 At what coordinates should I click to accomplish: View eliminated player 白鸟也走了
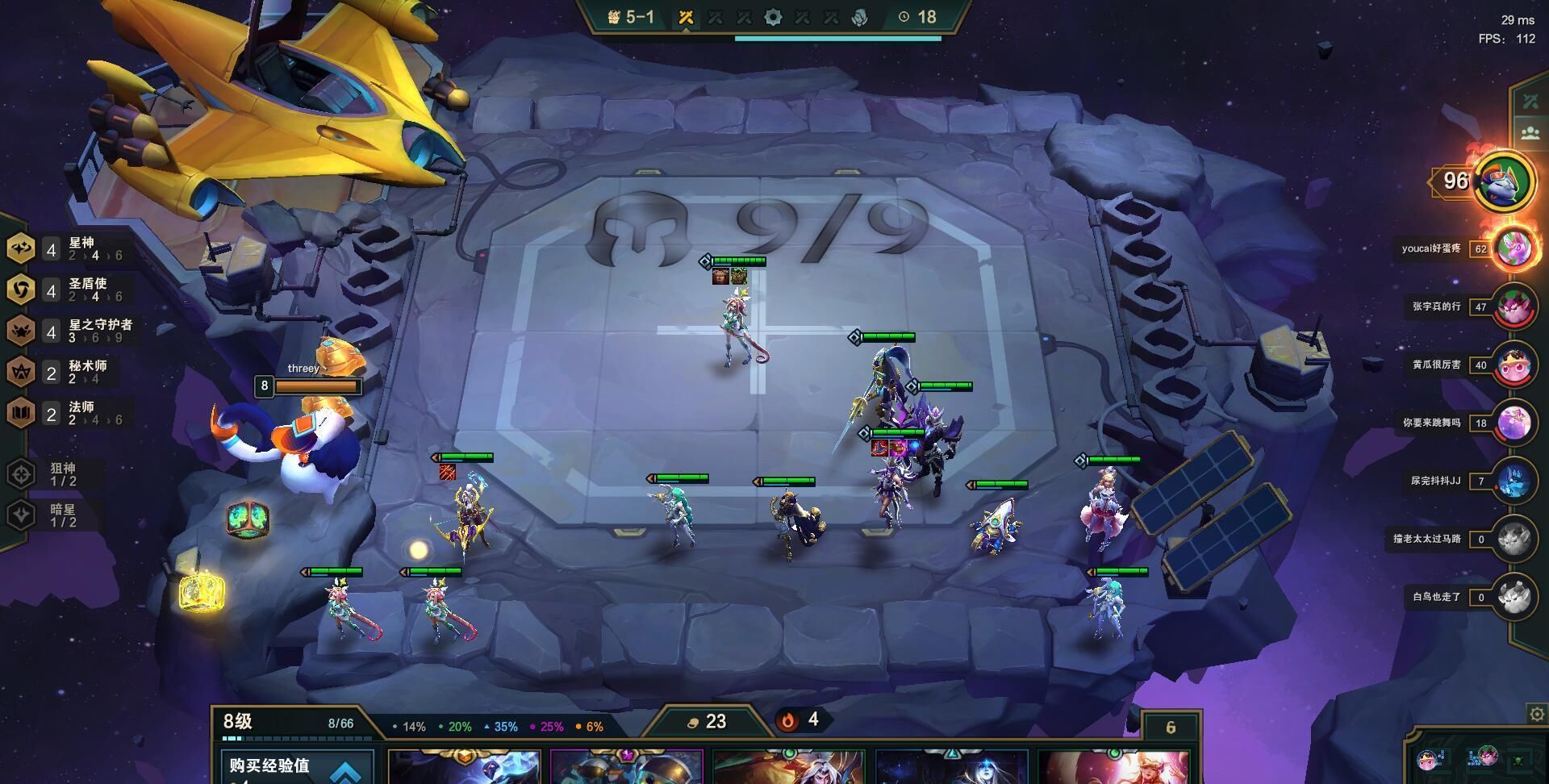tap(1513, 597)
